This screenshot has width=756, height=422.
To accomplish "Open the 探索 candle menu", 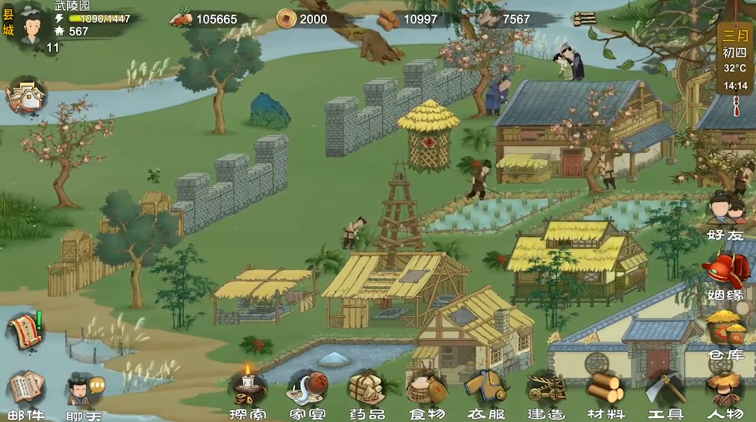I will point(247,390).
